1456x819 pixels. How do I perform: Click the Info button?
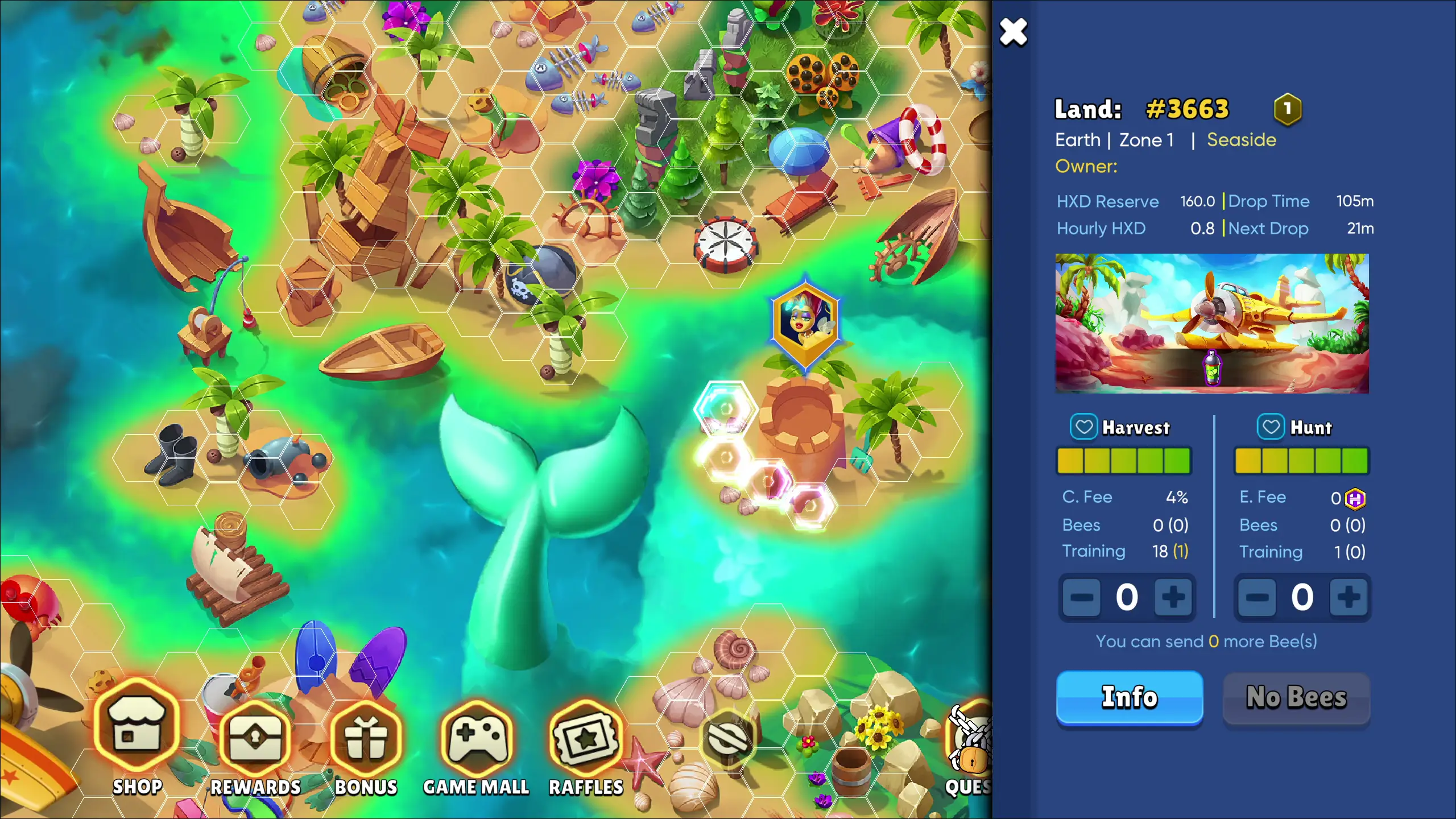[1130, 697]
